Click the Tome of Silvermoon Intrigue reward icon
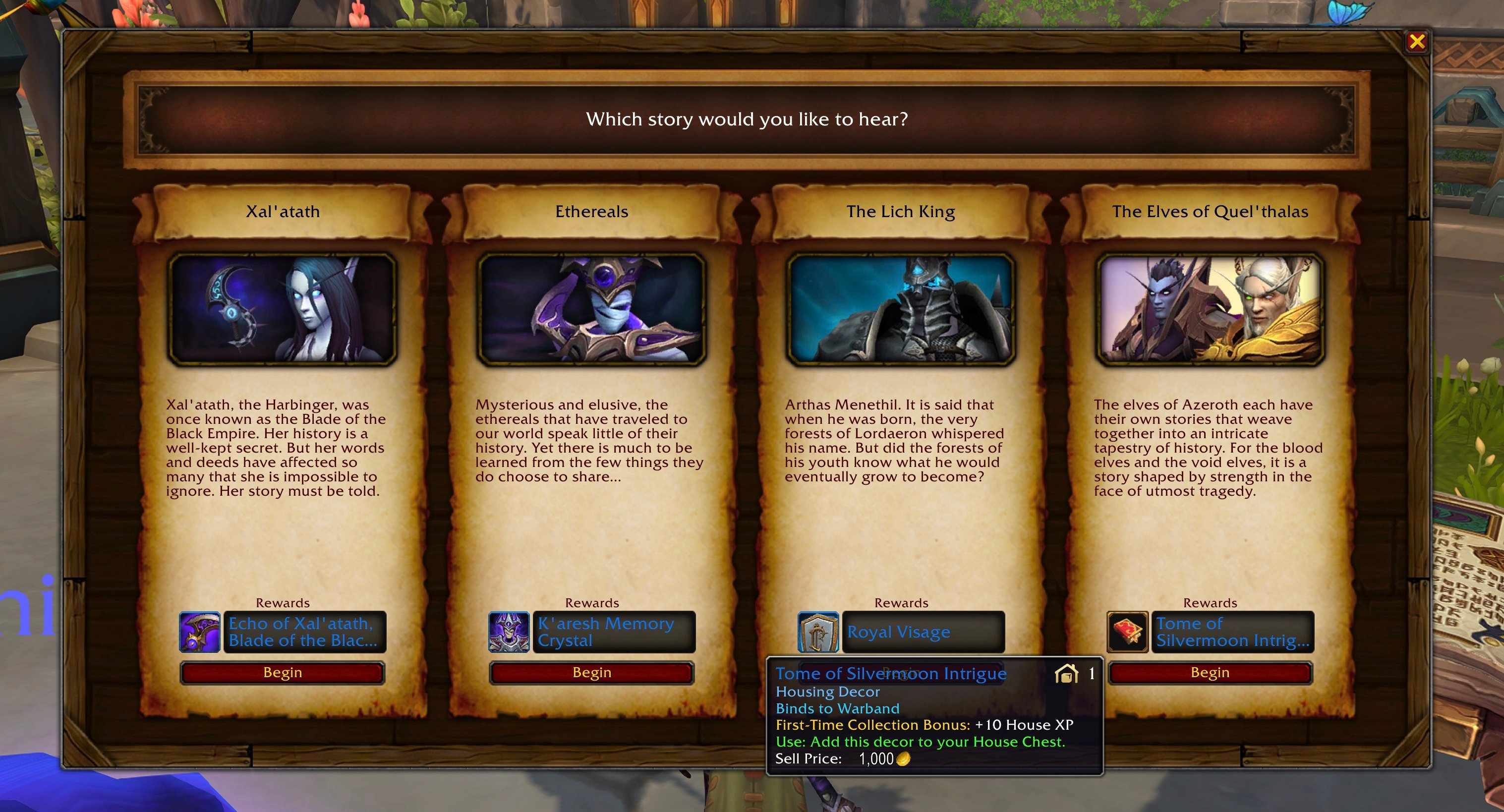Image resolution: width=1504 pixels, height=812 pixels. pyautogui.click(x=1127, y=632)
